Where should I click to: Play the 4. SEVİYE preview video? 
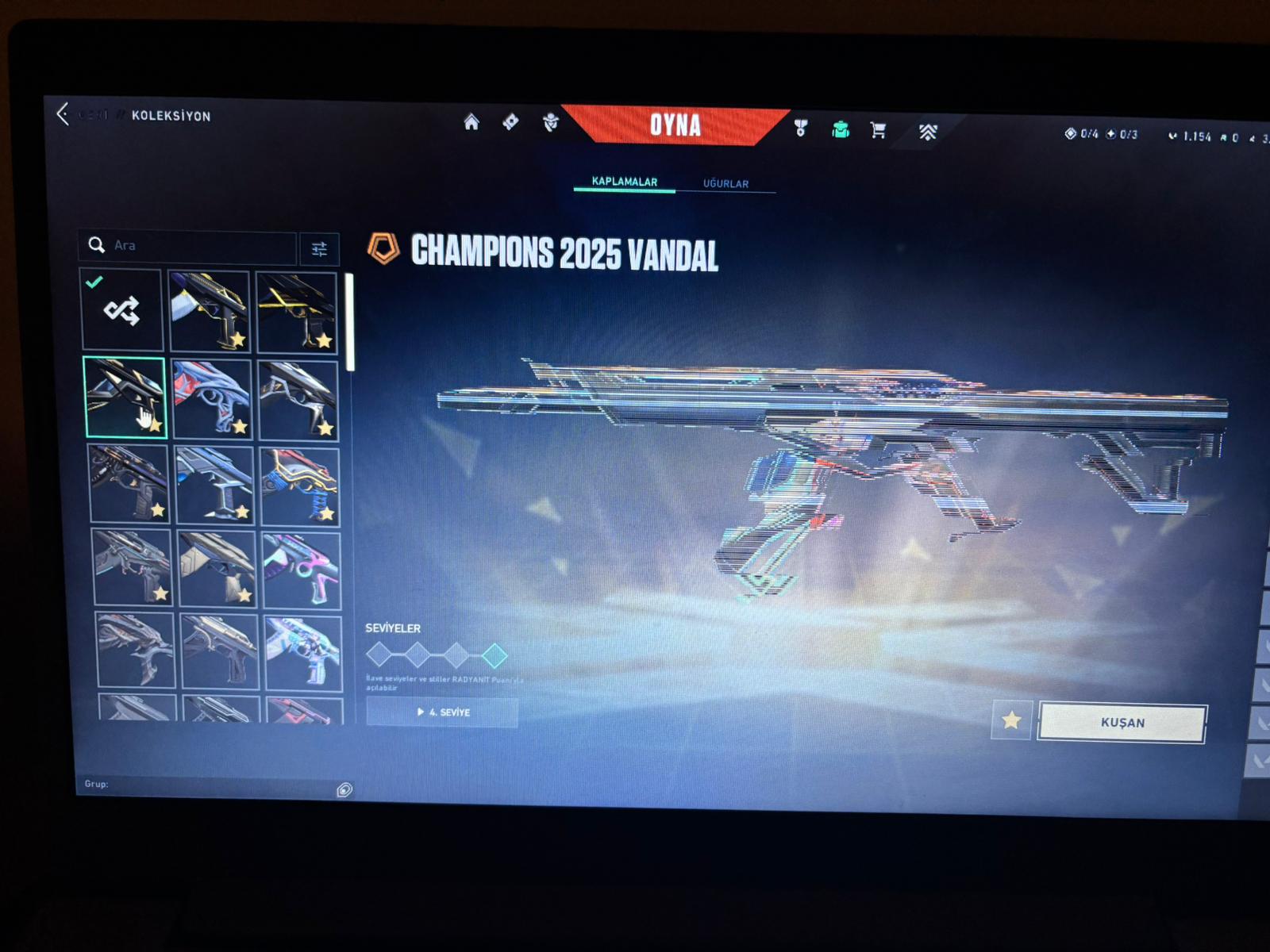(x=443, y=712)
